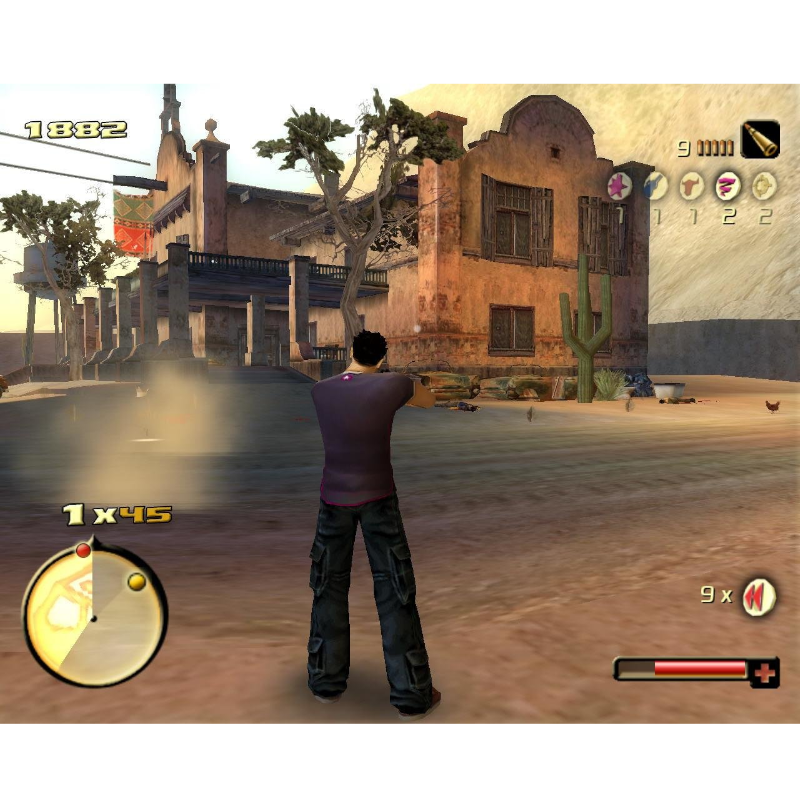
Task: Select the bull skull power-up icon
Action: 691,186
